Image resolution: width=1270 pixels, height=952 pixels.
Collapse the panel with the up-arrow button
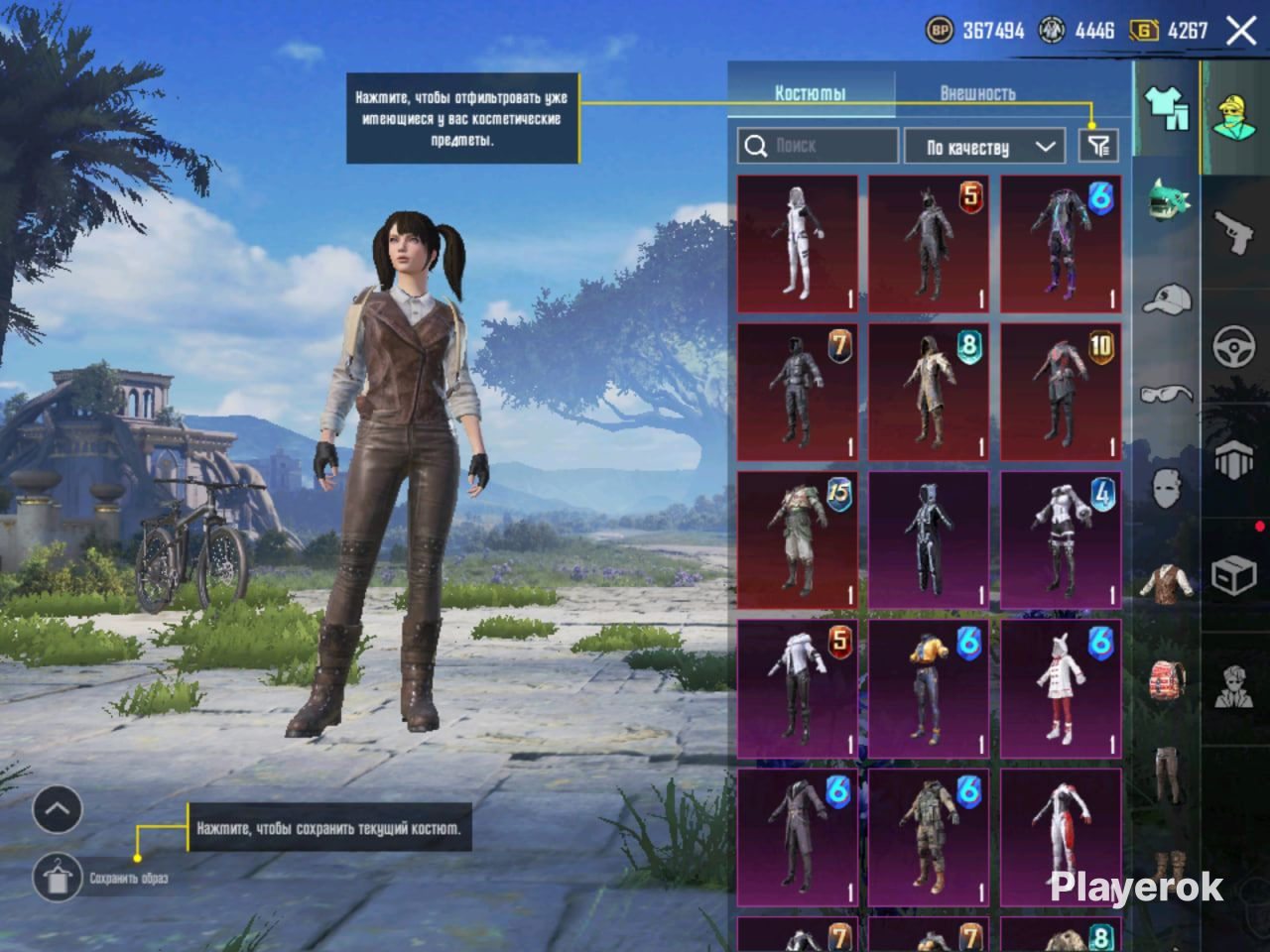tap(58, 810)
